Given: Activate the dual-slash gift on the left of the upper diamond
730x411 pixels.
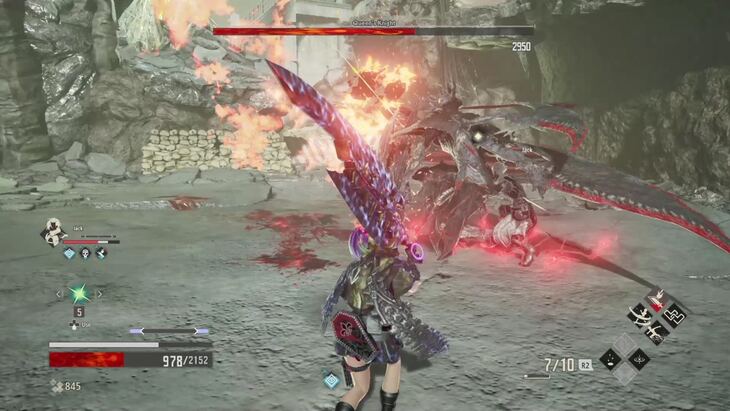Looking at the screenshot, I should (x=641, y=315).
